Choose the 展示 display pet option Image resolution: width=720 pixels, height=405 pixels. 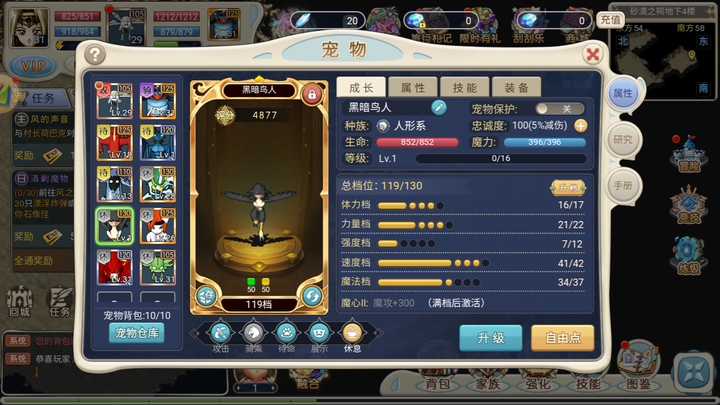pos(319,334)
